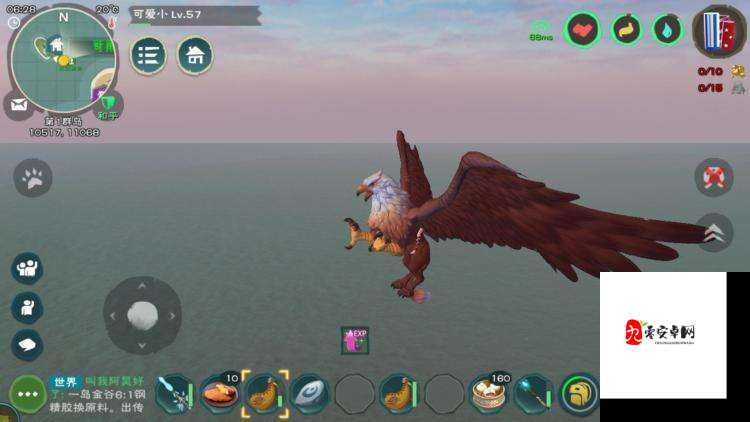Image resolution: width=750 pixels, height=422 pixels.
Task: Select the blue spear weapon slot
Action: pyautogui.click(x=533, y=394)
